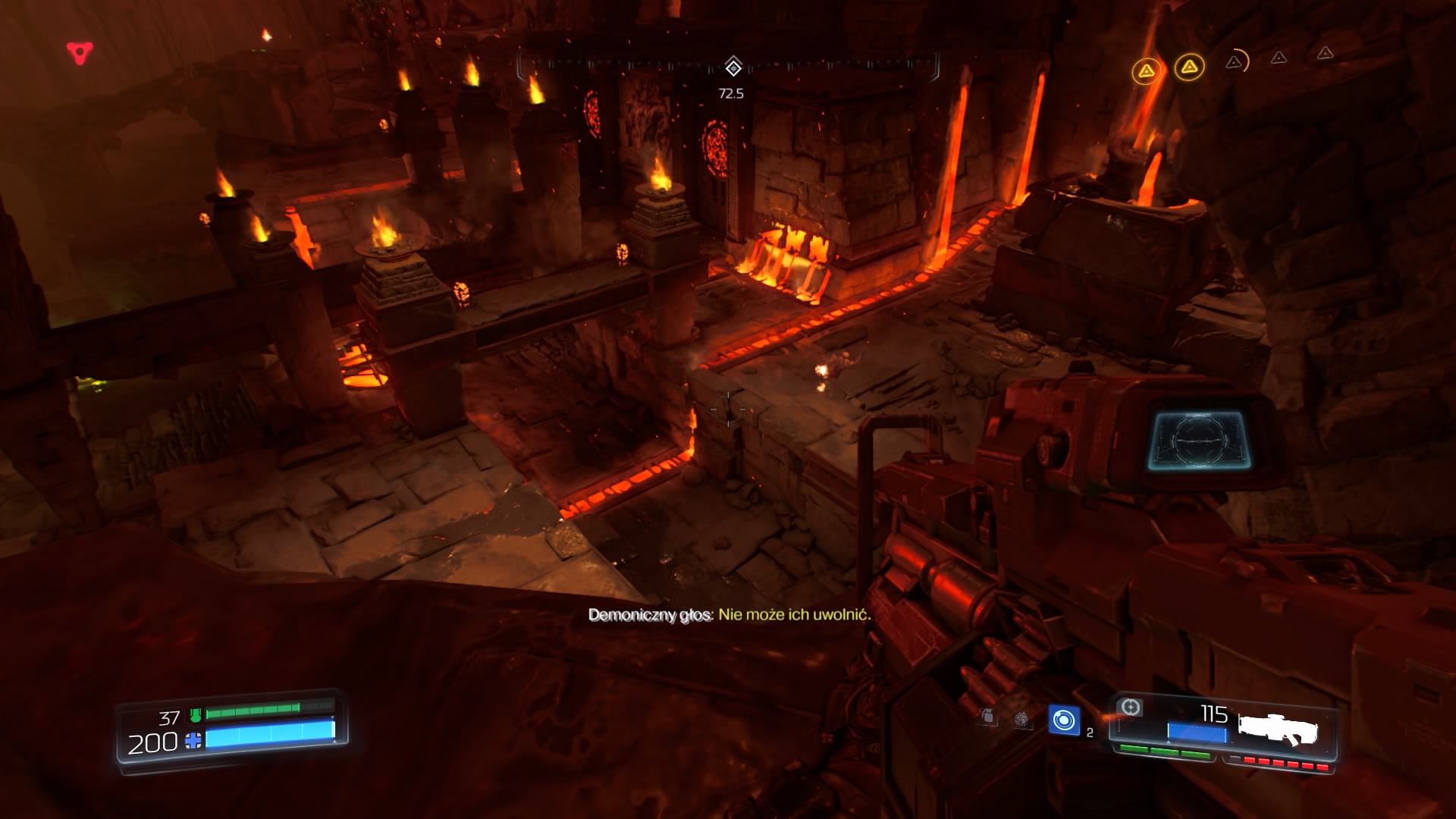Activate the highlighted blue siphon grenade icon
This screenshot has width=1456, height=819.
click(1064, 720)
